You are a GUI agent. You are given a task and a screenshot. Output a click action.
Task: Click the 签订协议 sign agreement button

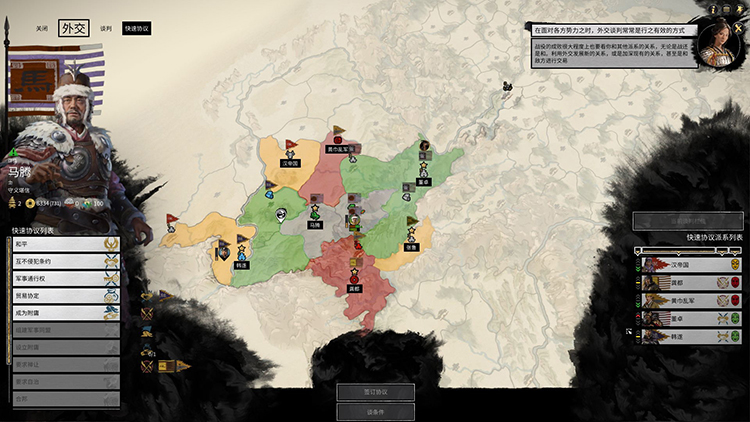point(375,392)
